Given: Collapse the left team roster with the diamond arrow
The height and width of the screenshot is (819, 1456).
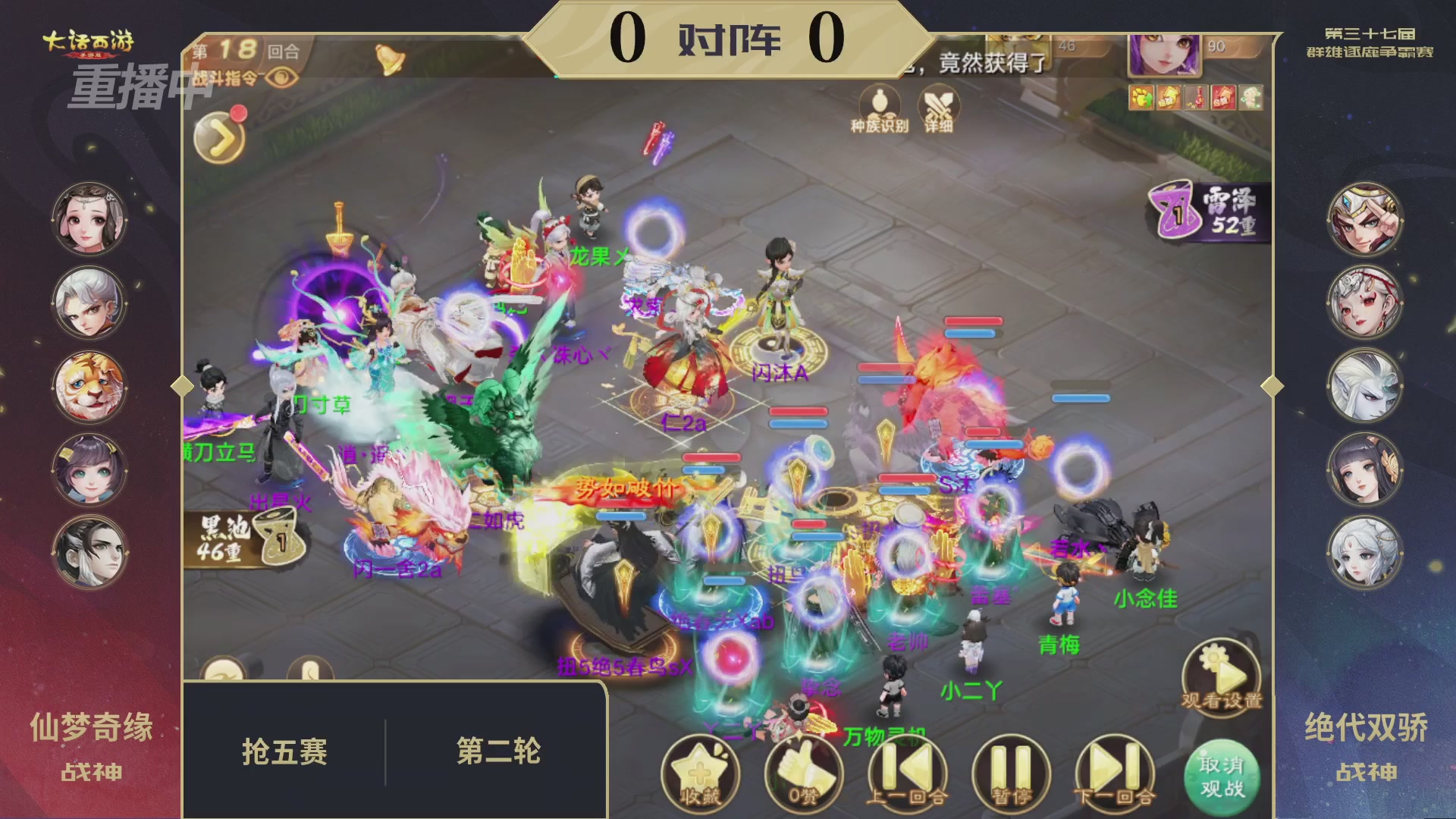Looking at the screenshot, I should [x=182, y=386].
